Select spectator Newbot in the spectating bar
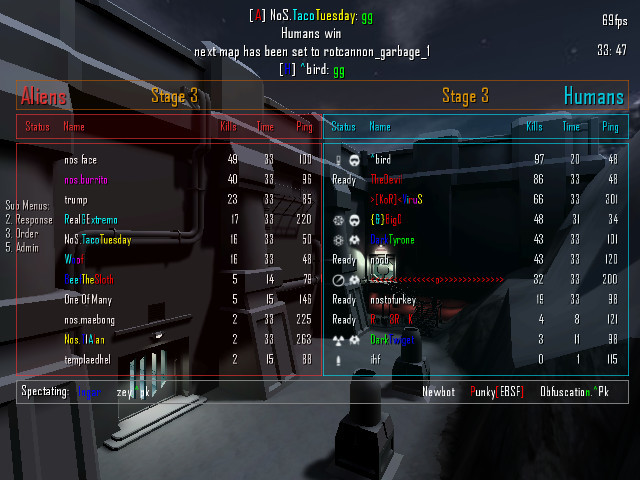Viewport: 640px width, 480px height. click(x=437, y=391)
